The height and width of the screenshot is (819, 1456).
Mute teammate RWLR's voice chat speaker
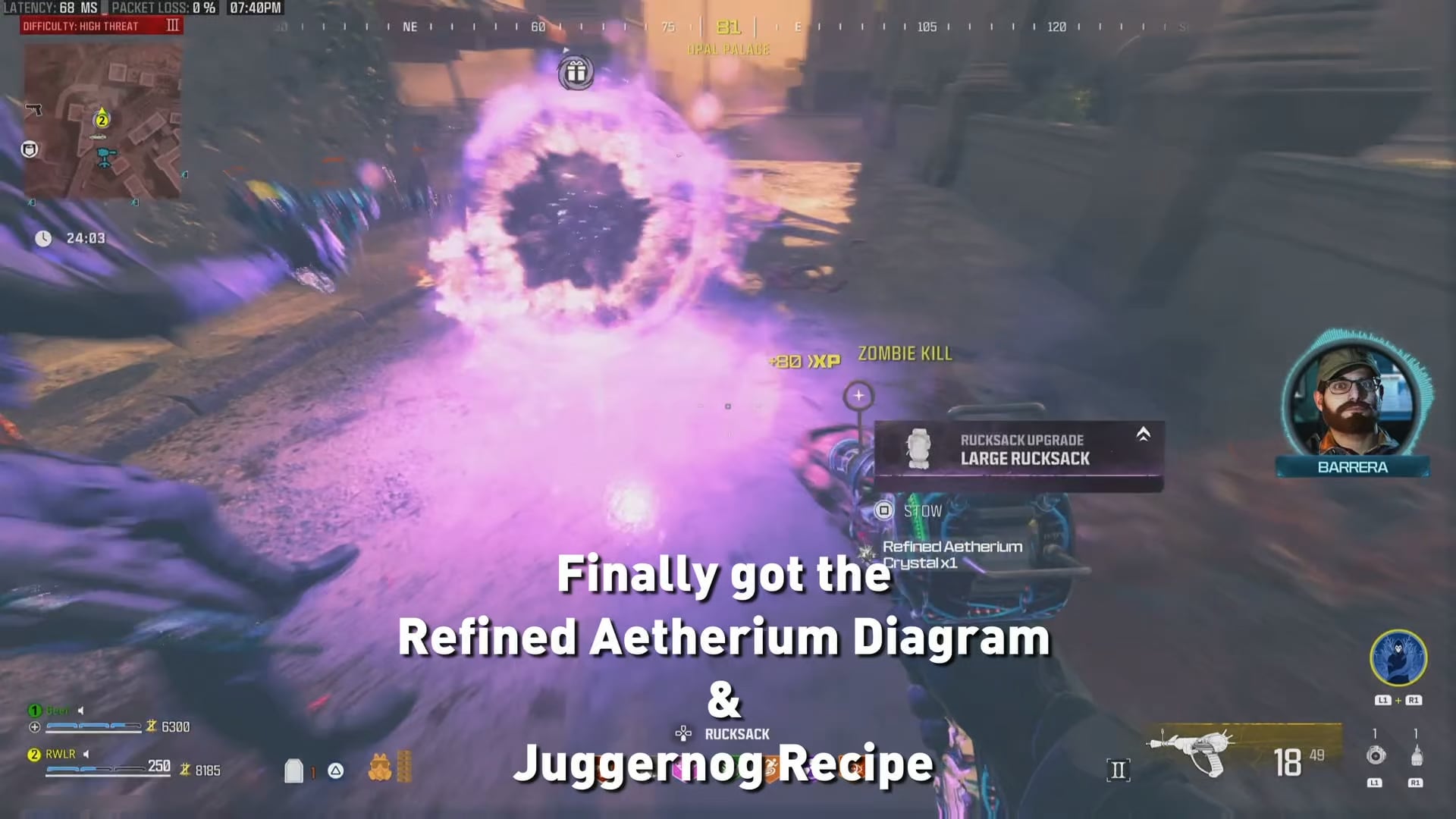(x=86, y=755)
